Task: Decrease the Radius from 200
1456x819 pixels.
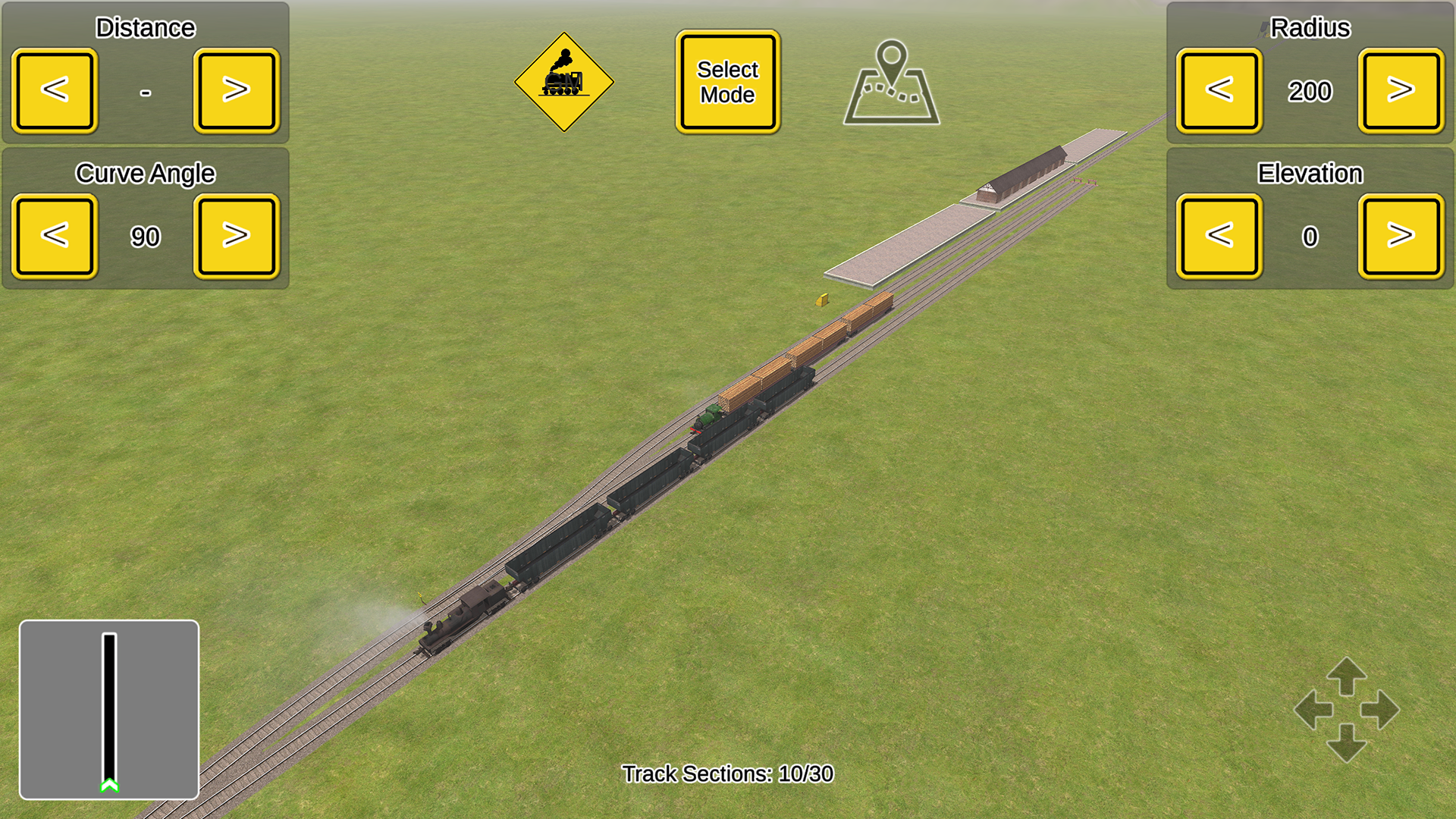Action: pyautogui.click(x=1219, y=90)
